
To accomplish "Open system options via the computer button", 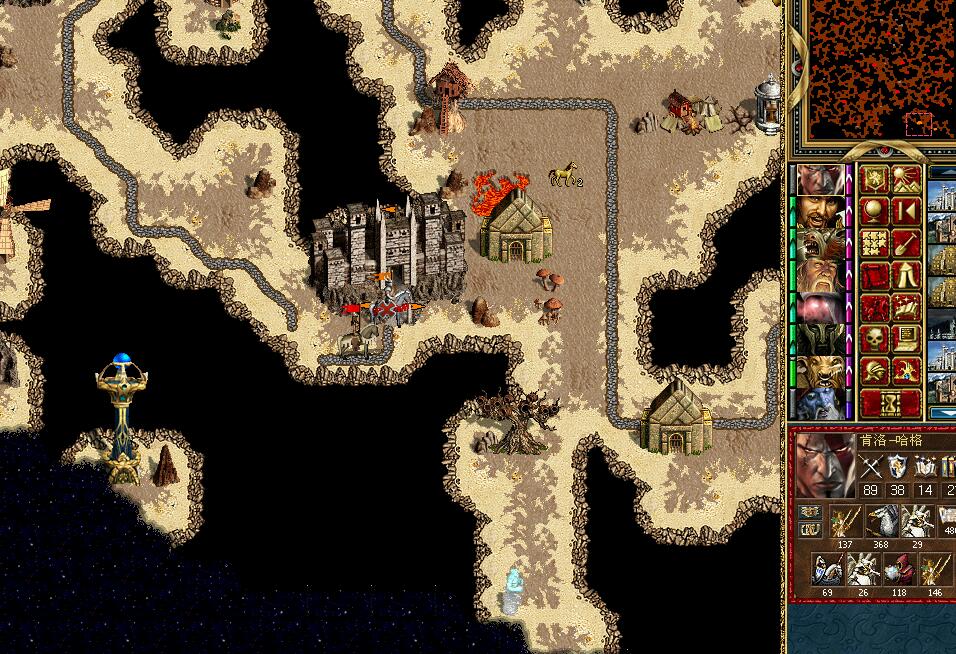I will pyautogui.click(x=906, y=339).
